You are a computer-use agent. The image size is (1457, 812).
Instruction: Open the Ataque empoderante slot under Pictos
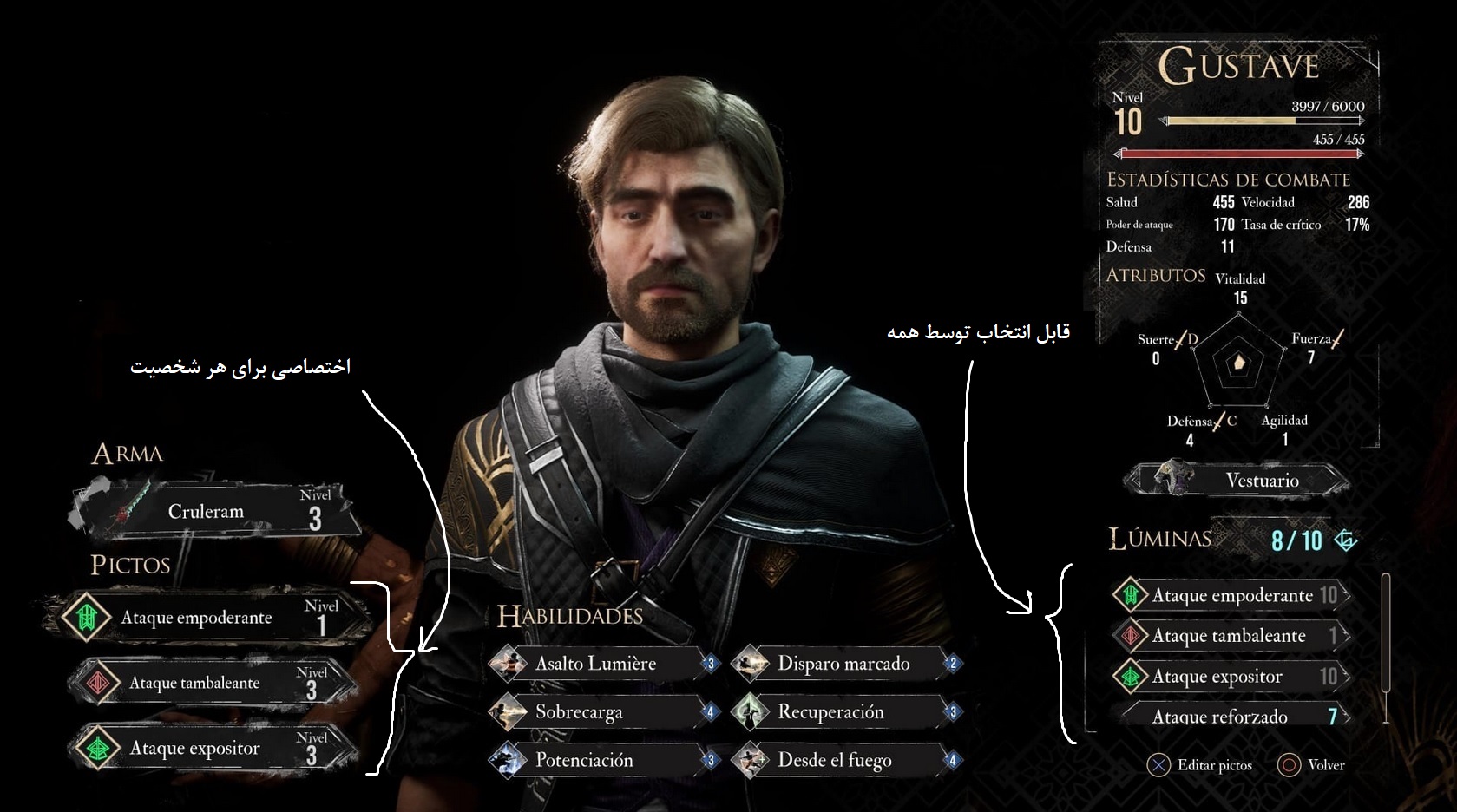(x=208, y=617)
